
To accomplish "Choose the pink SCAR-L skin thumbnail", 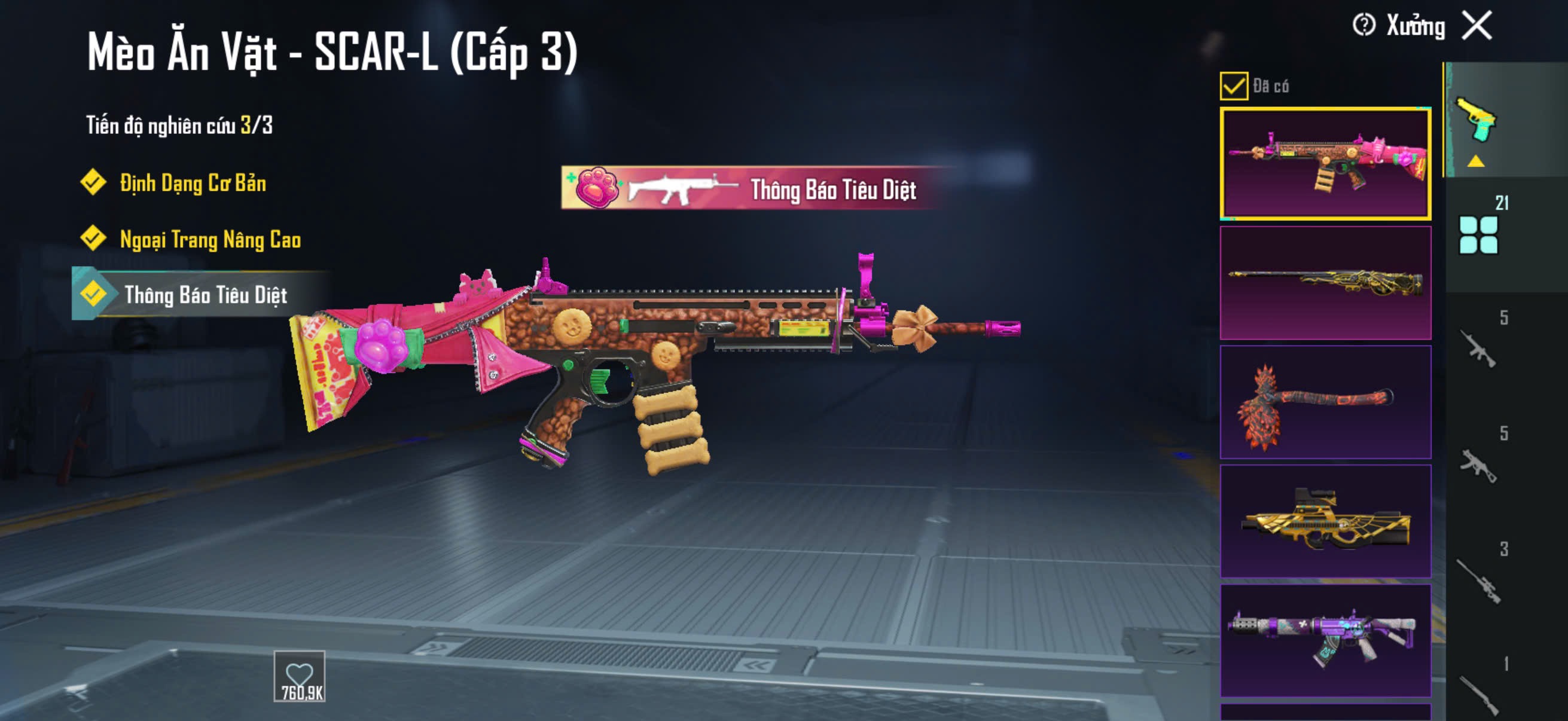I will click(1325, 163).
